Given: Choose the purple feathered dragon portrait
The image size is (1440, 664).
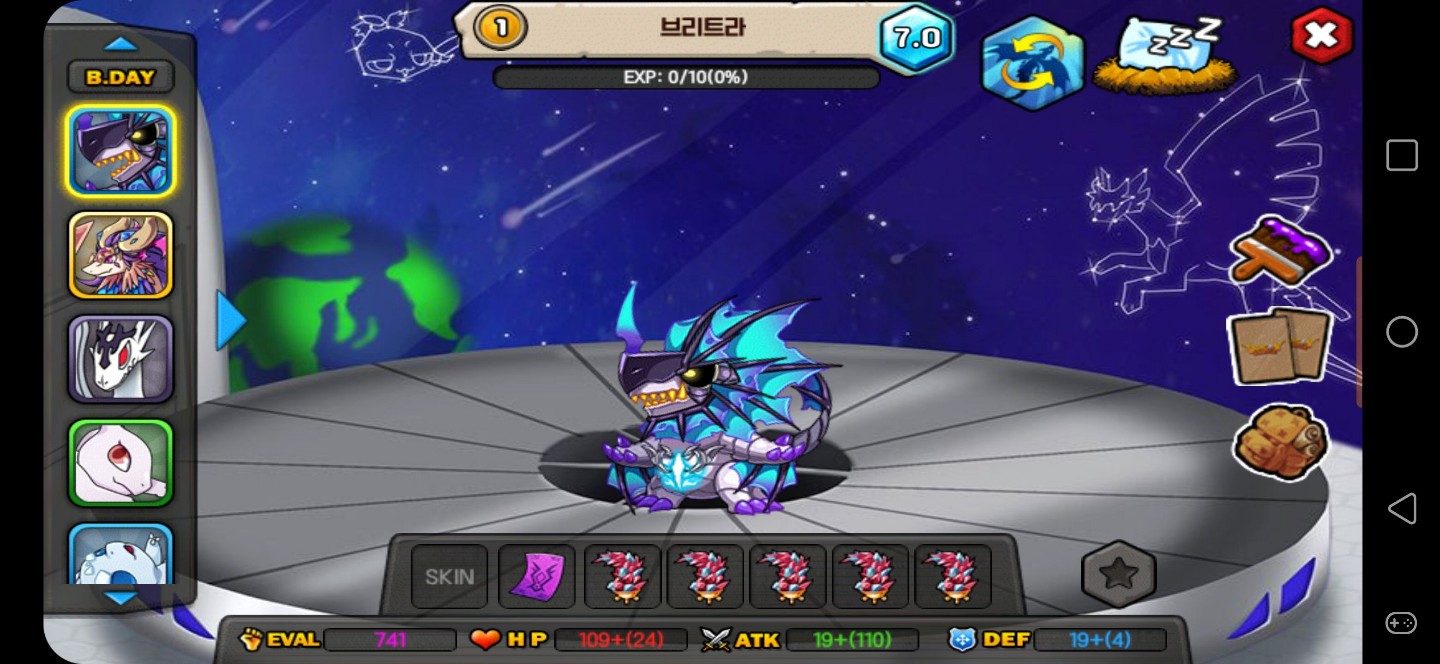Looking at the screenshot, I should point(121,255).
